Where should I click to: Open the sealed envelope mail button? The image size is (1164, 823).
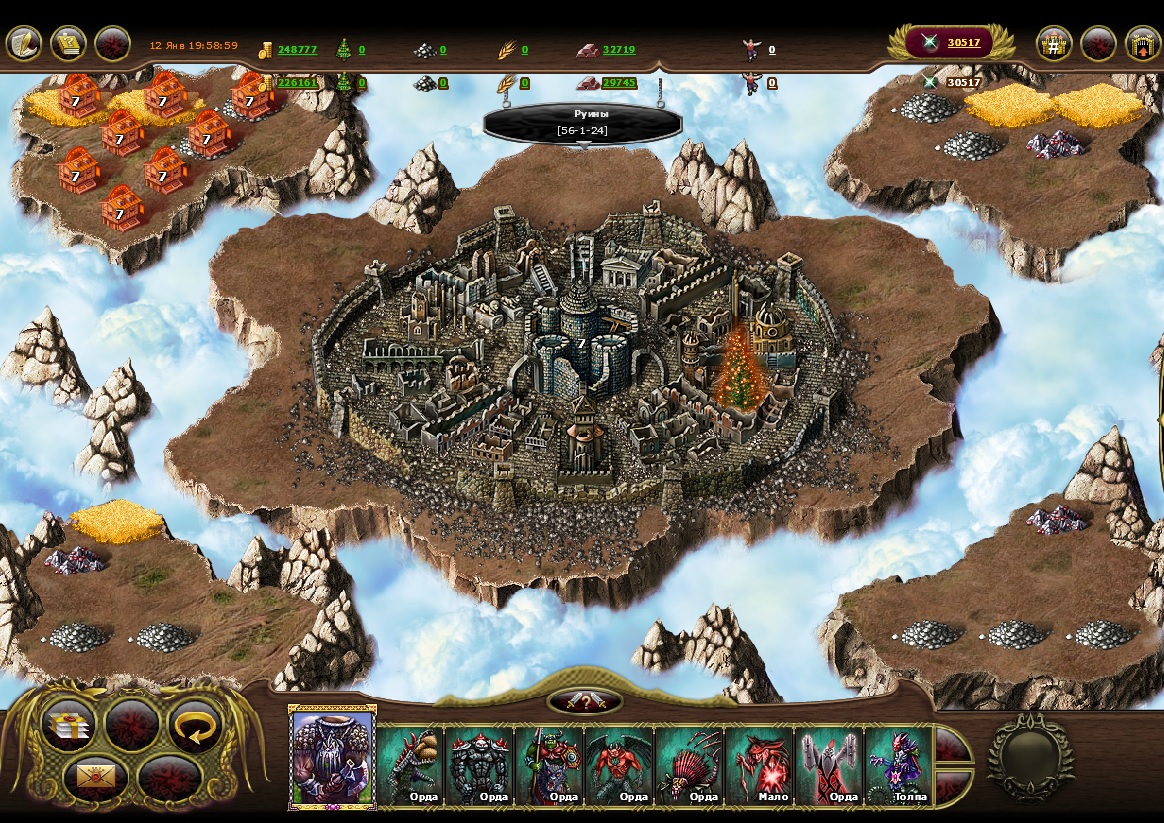click(x=96, y=776)
